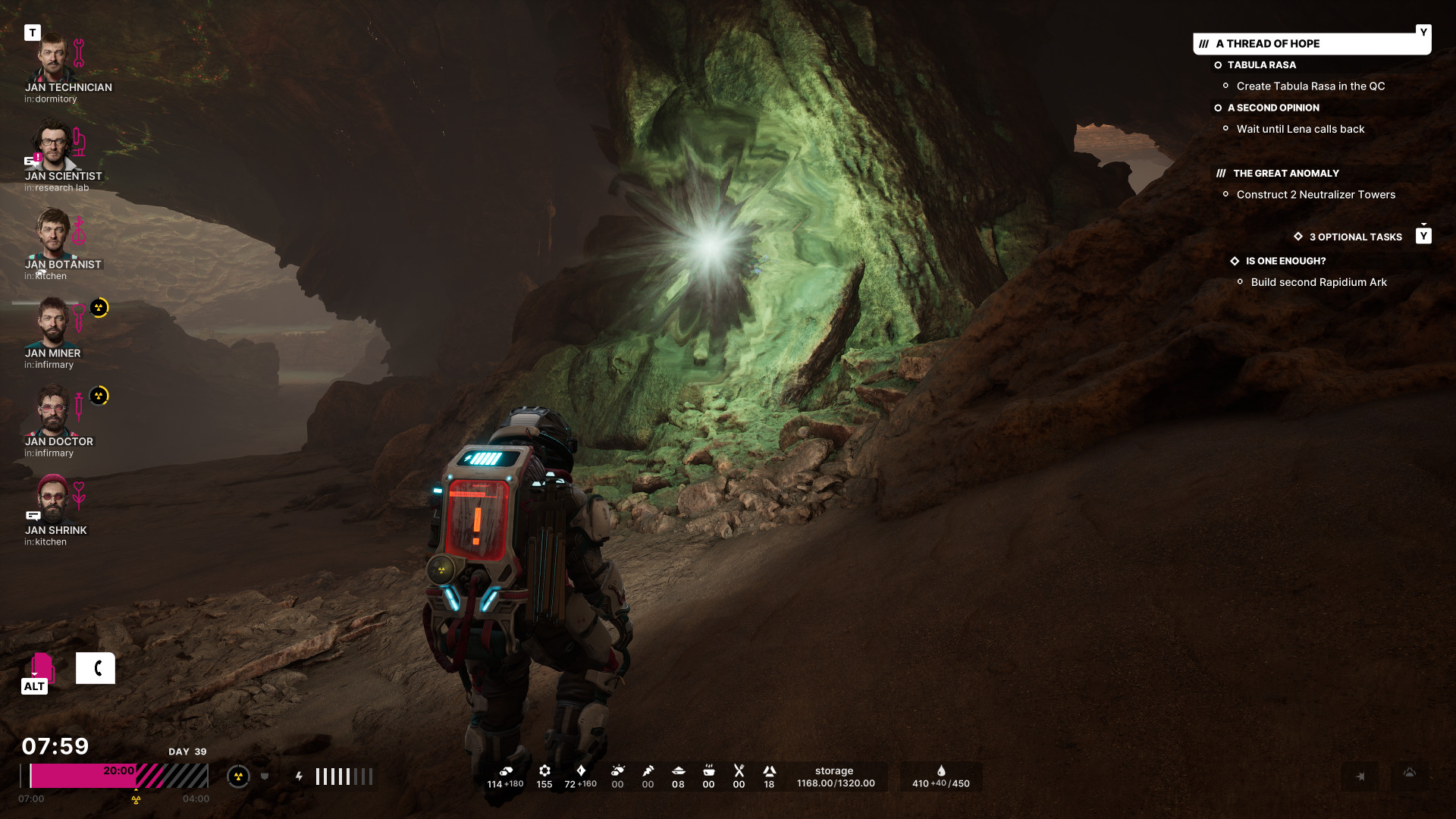Open the pink document icon
This screenshot has height=819, width=1456.
click(42, 667)
